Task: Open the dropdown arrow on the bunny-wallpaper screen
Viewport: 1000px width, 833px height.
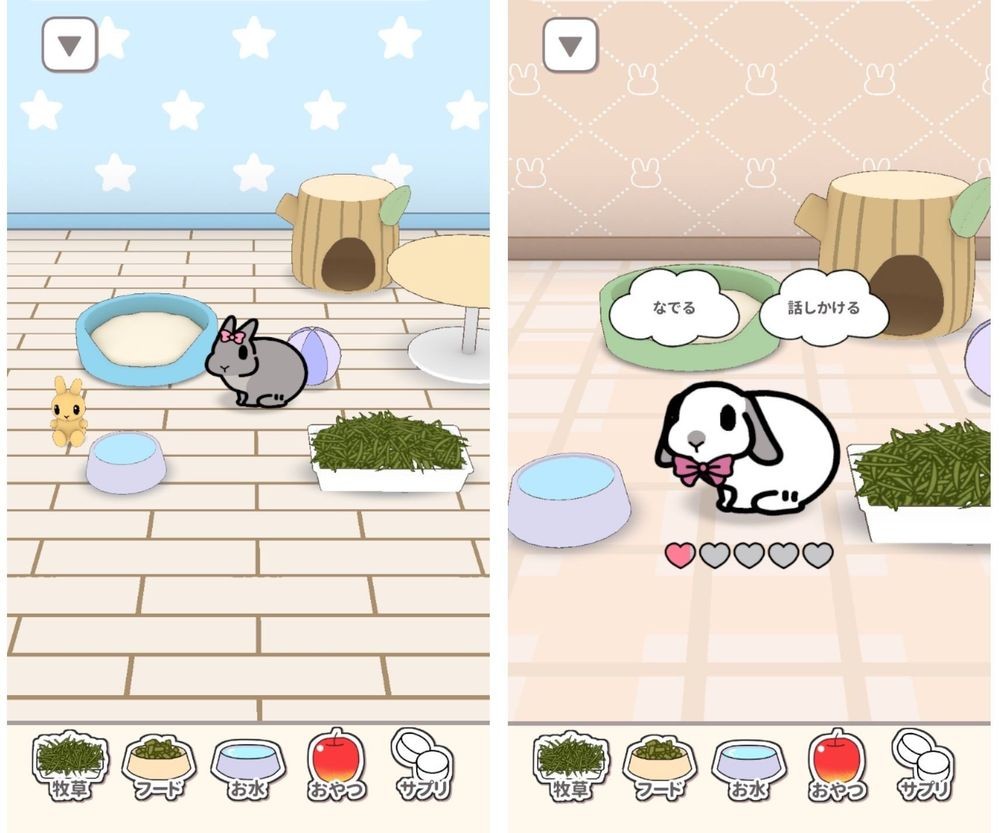Action: tap(570, 45)
